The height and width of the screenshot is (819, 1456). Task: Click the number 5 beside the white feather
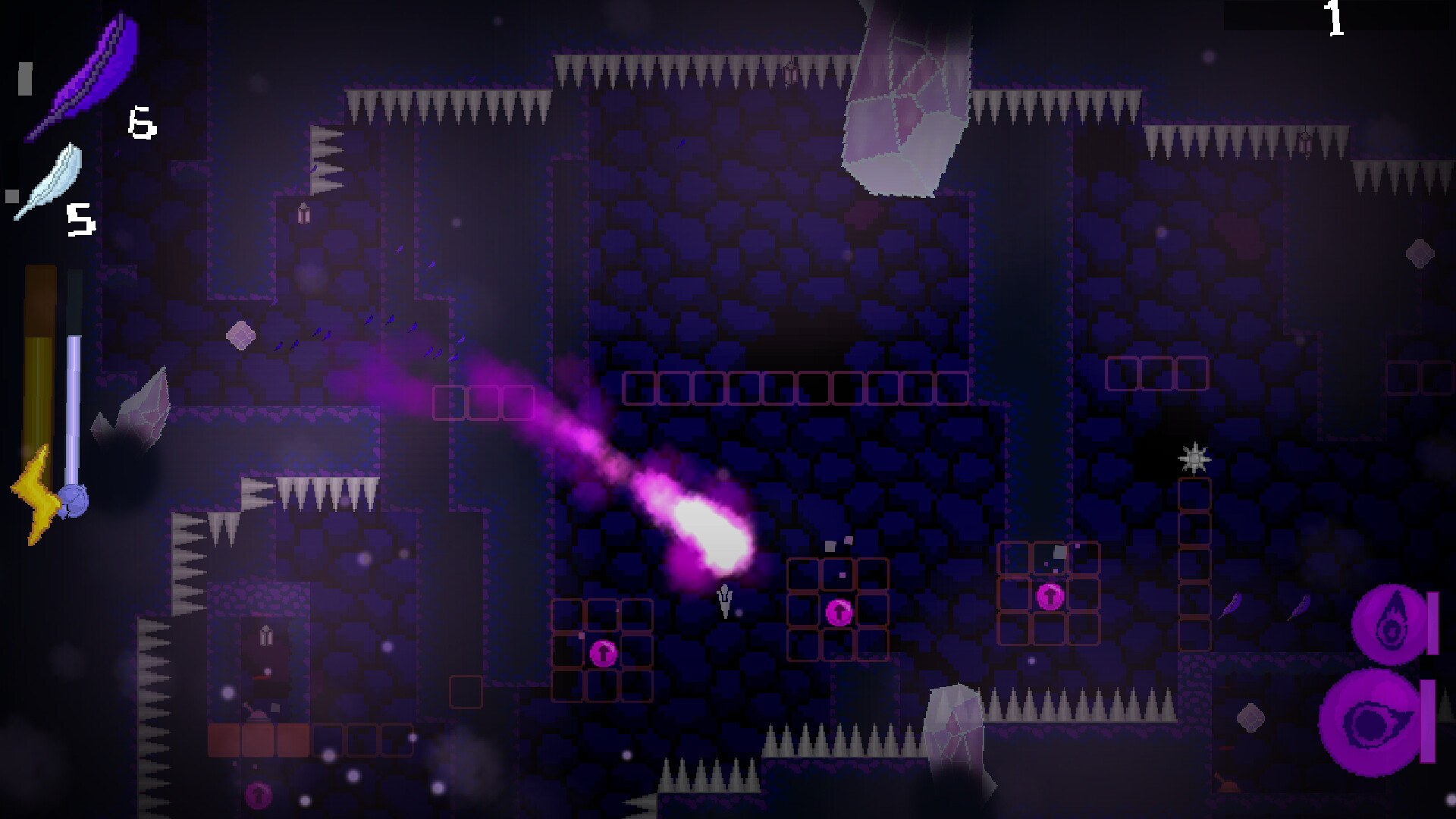80,220
